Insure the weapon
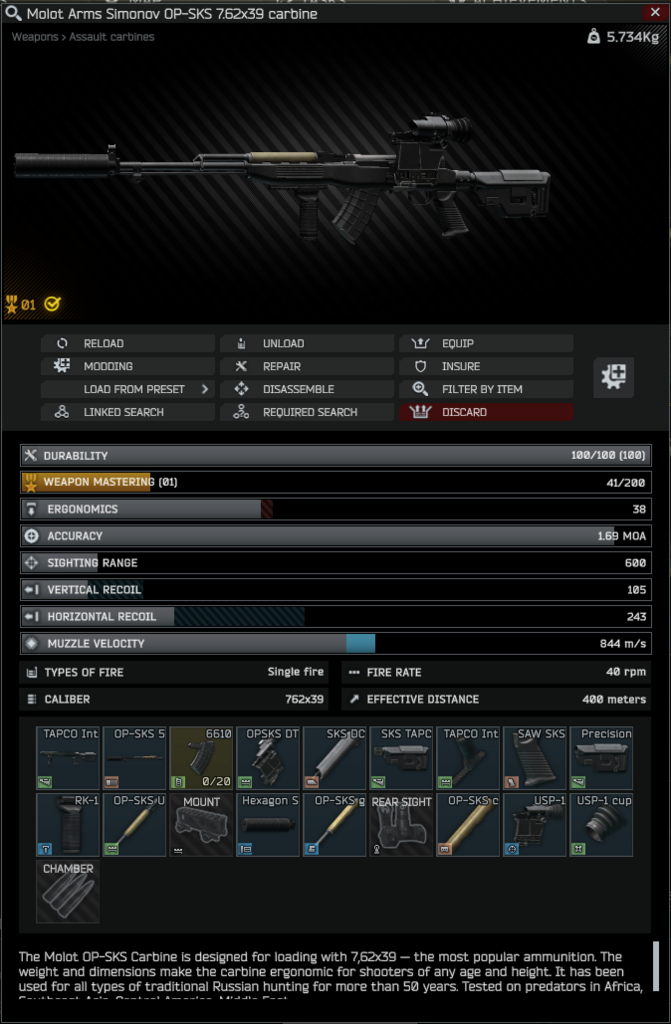Viewport: 671px width, 1024px height. pos(486,366)
